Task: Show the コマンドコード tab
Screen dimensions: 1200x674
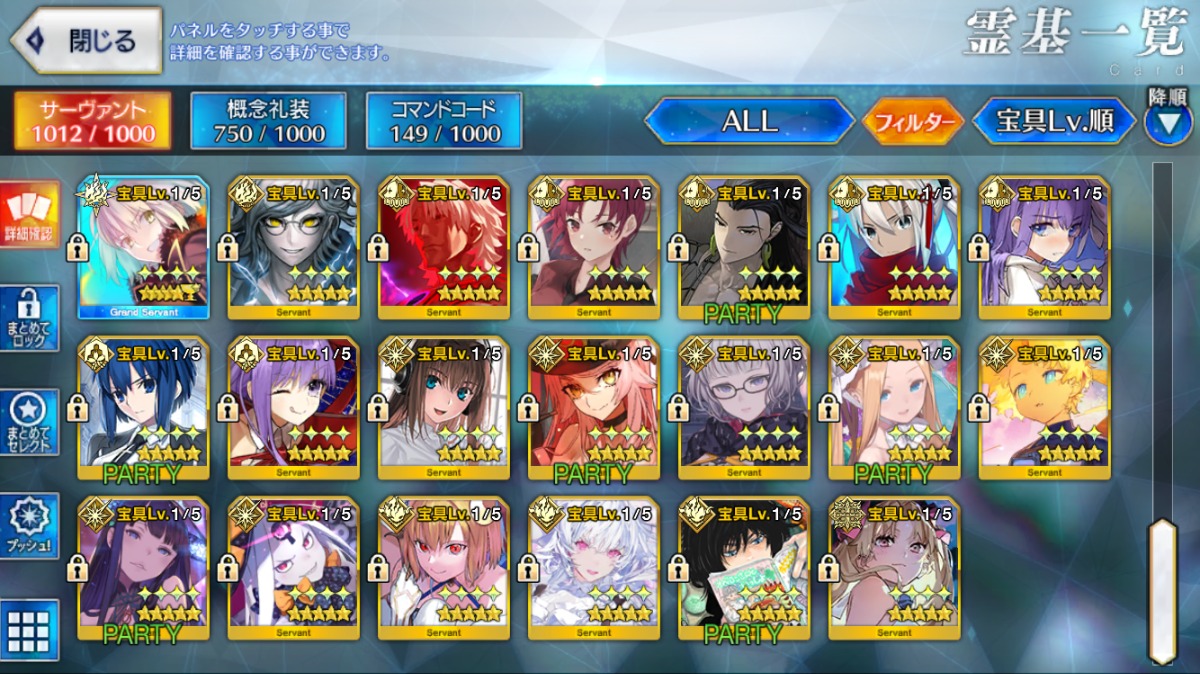Action: [444, 121]
